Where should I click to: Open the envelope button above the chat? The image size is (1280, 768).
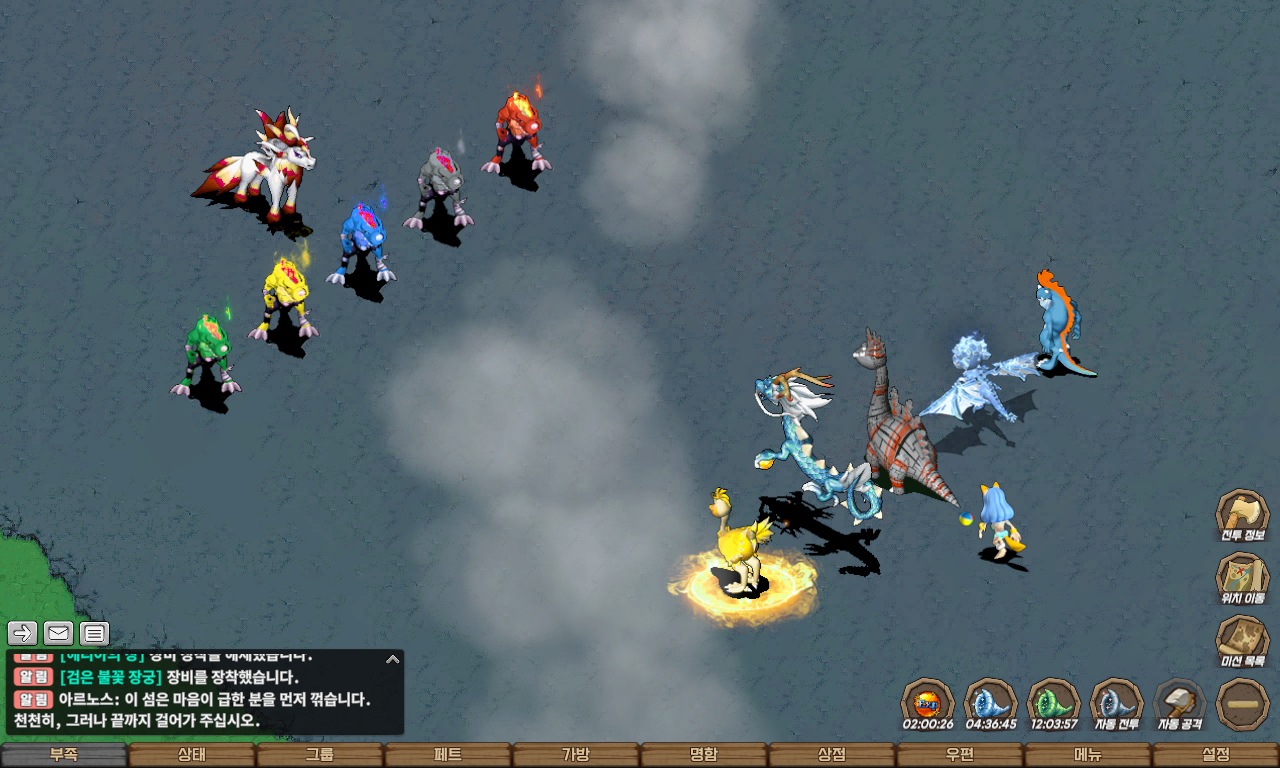(x=59, y=633)
